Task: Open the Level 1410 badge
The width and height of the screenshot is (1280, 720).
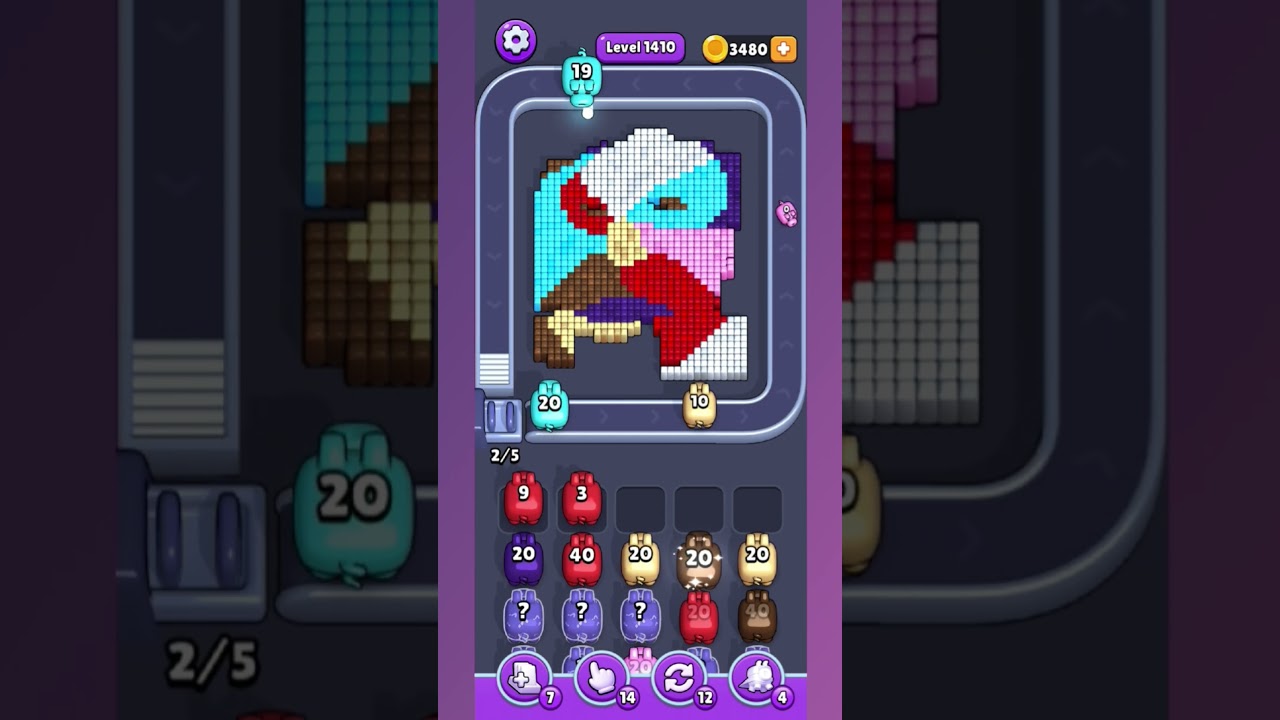Action: [x=639, y=46]
